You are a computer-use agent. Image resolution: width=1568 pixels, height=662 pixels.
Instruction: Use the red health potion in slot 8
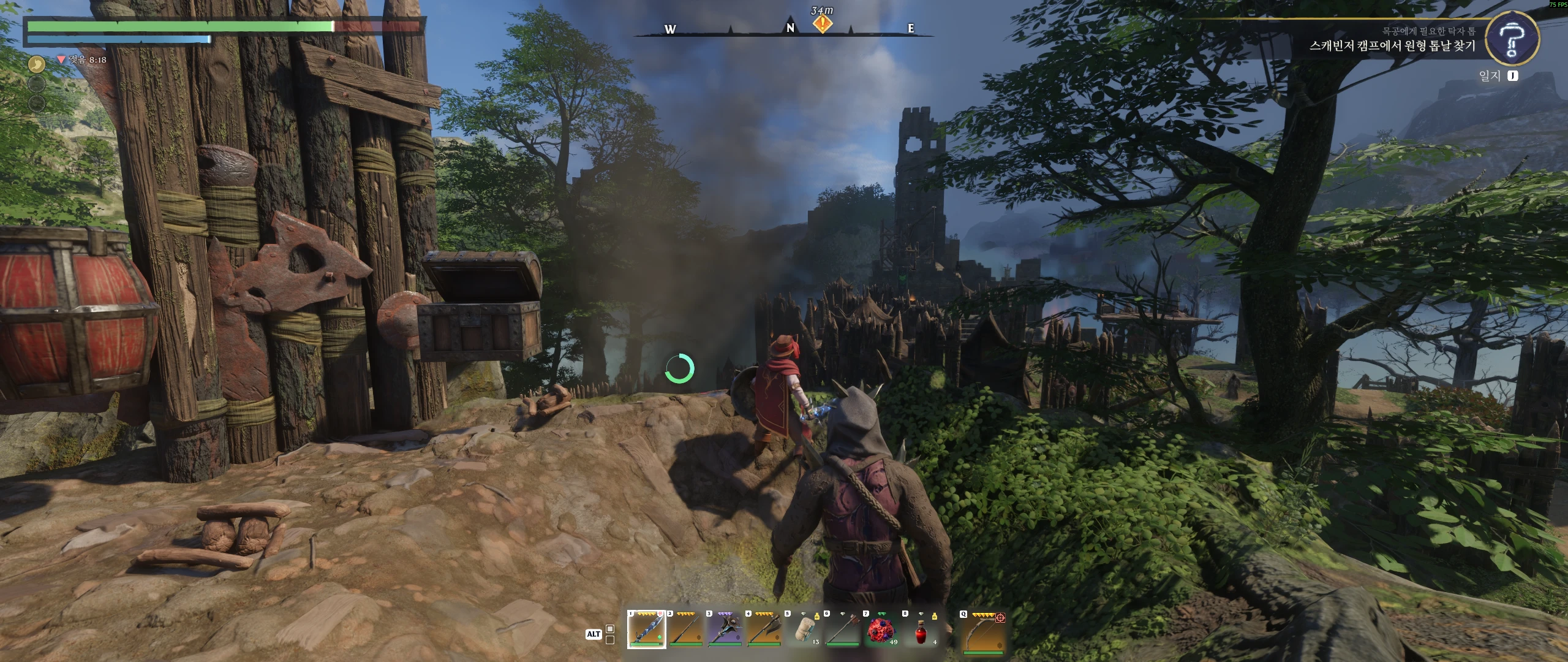pos(921,629)
